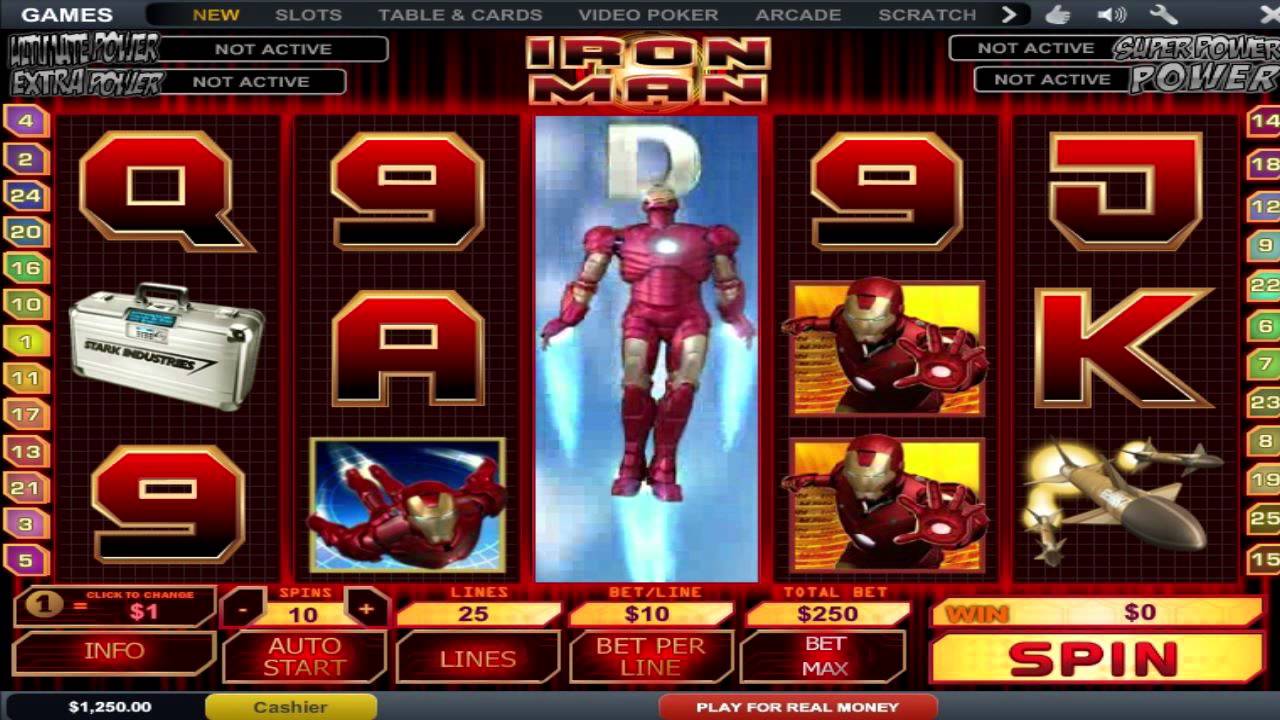Open settings using the wrench icon
Image resolution: width=1280 pixels, height=720 pixels.
click(x=1163, y=14)
